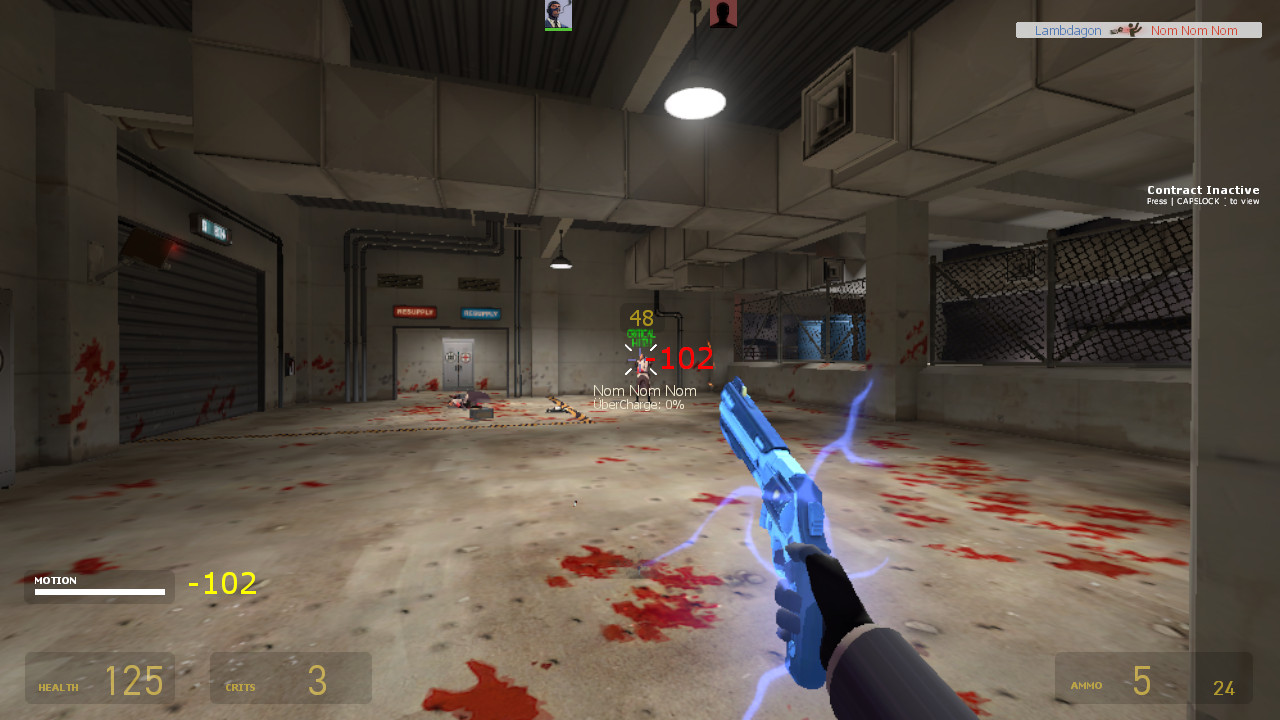1280x720 pixels.
Task: Click the revolver kill weapon icon in killfeed
Action: click(1118, 30)
